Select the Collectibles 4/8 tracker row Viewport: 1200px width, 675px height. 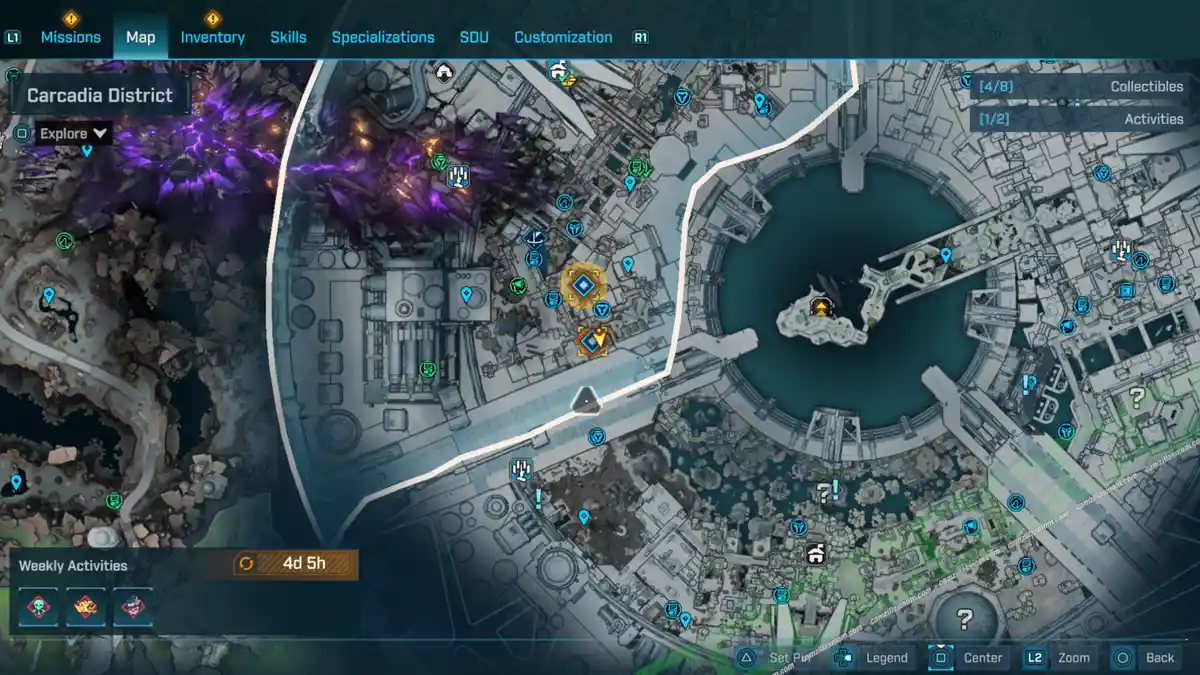(x=1081, y=87)
